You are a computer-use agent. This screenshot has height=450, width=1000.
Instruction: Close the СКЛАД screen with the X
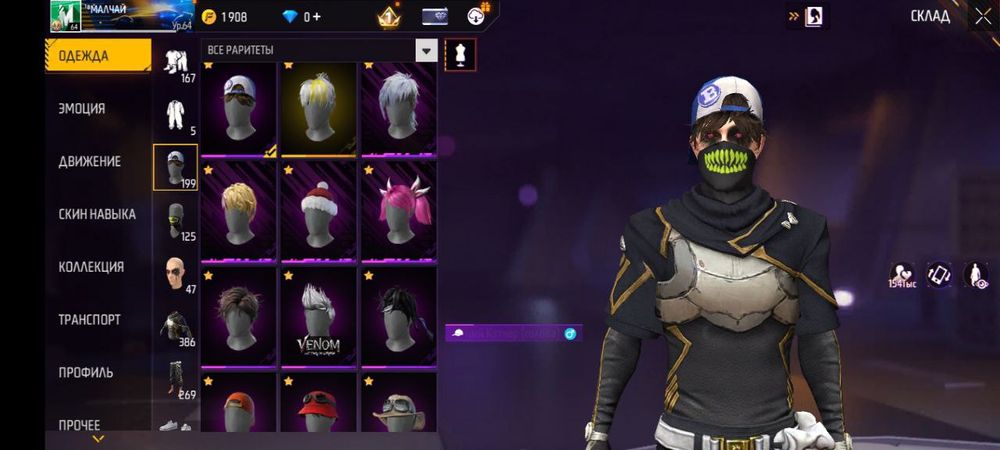tap(982, 16)
